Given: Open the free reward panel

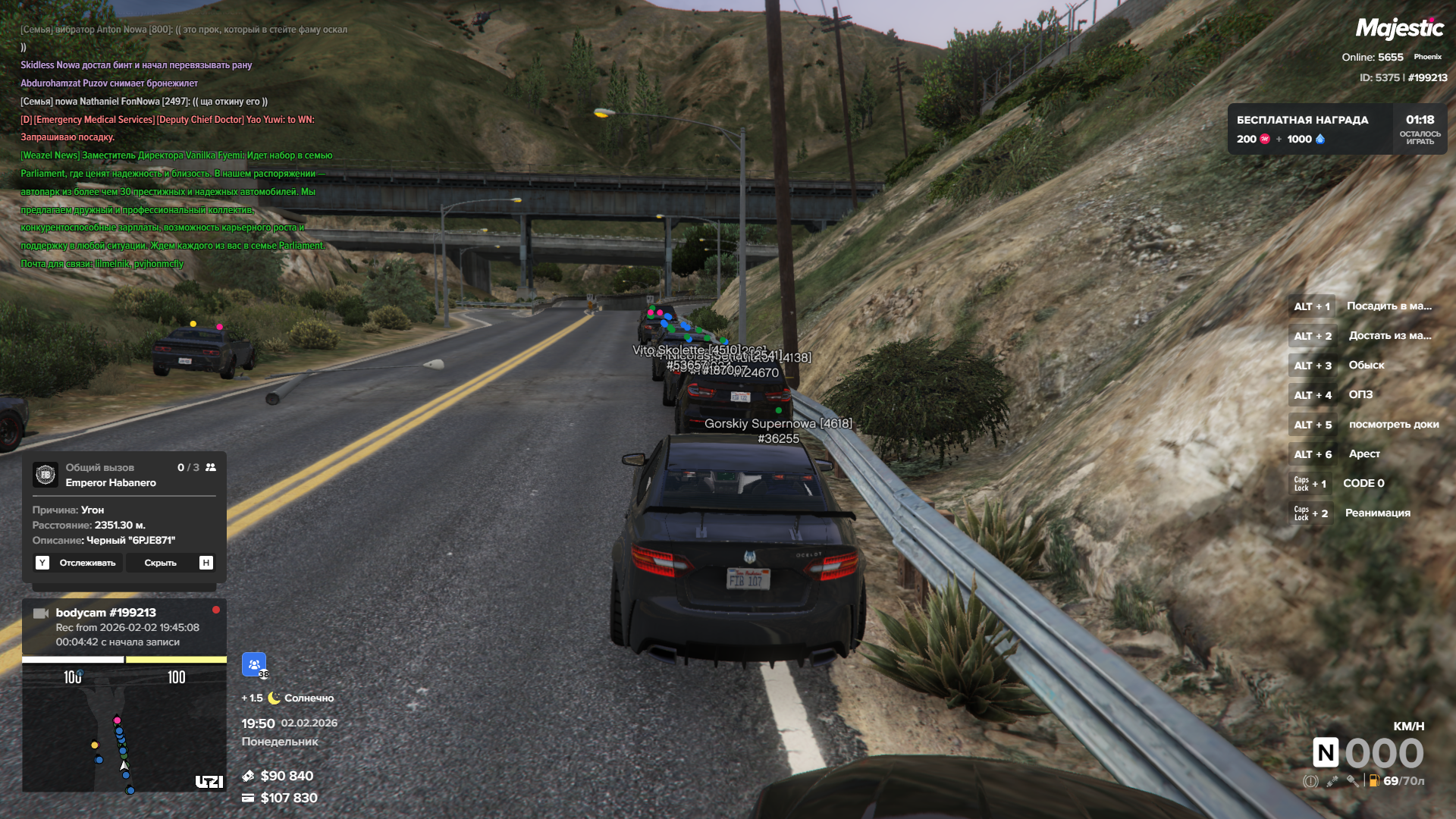Looking at the screenshot, I should click(x=1336, y=129).
